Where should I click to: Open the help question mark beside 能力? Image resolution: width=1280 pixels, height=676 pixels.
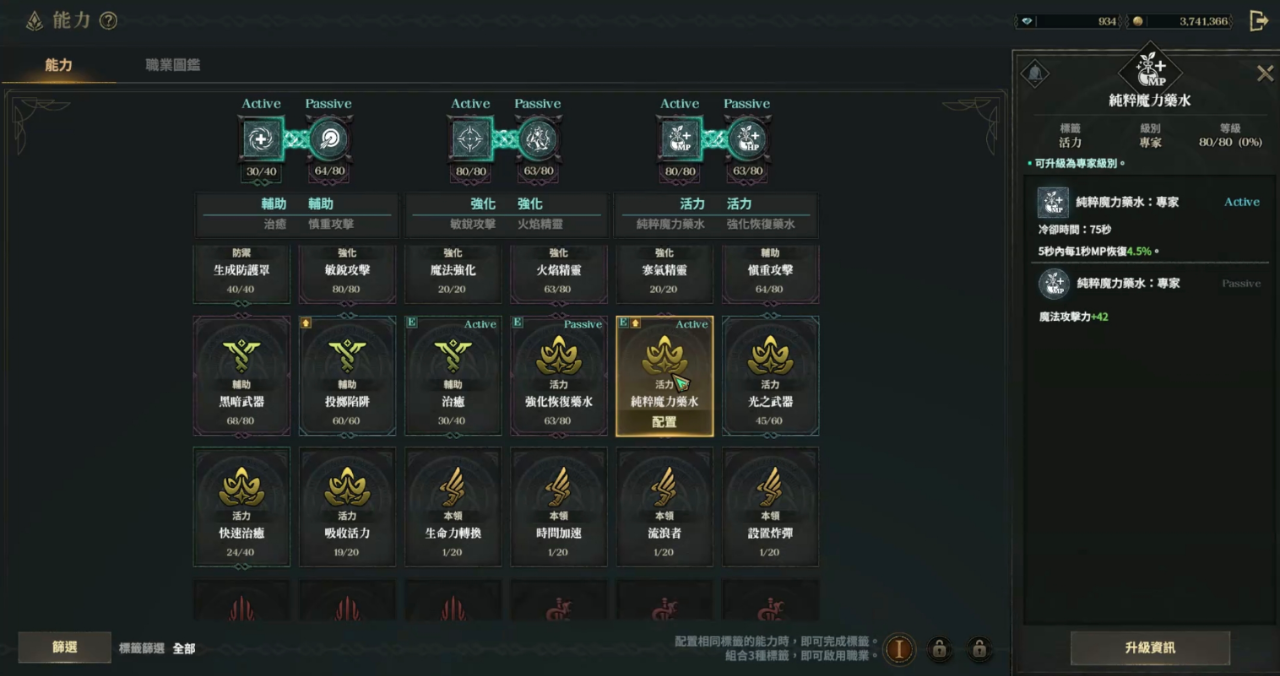pyautogui.click(x=109, y=21)
